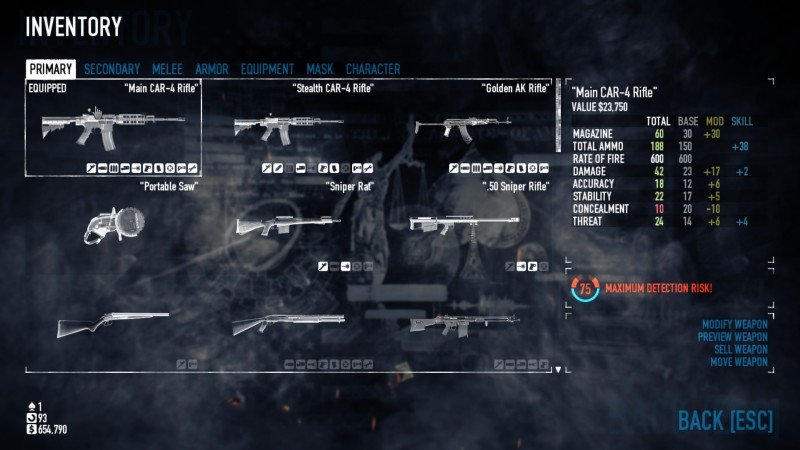800x450 pixels.
Task: Click Modify Weapon option
Action: tap(734, 326)
